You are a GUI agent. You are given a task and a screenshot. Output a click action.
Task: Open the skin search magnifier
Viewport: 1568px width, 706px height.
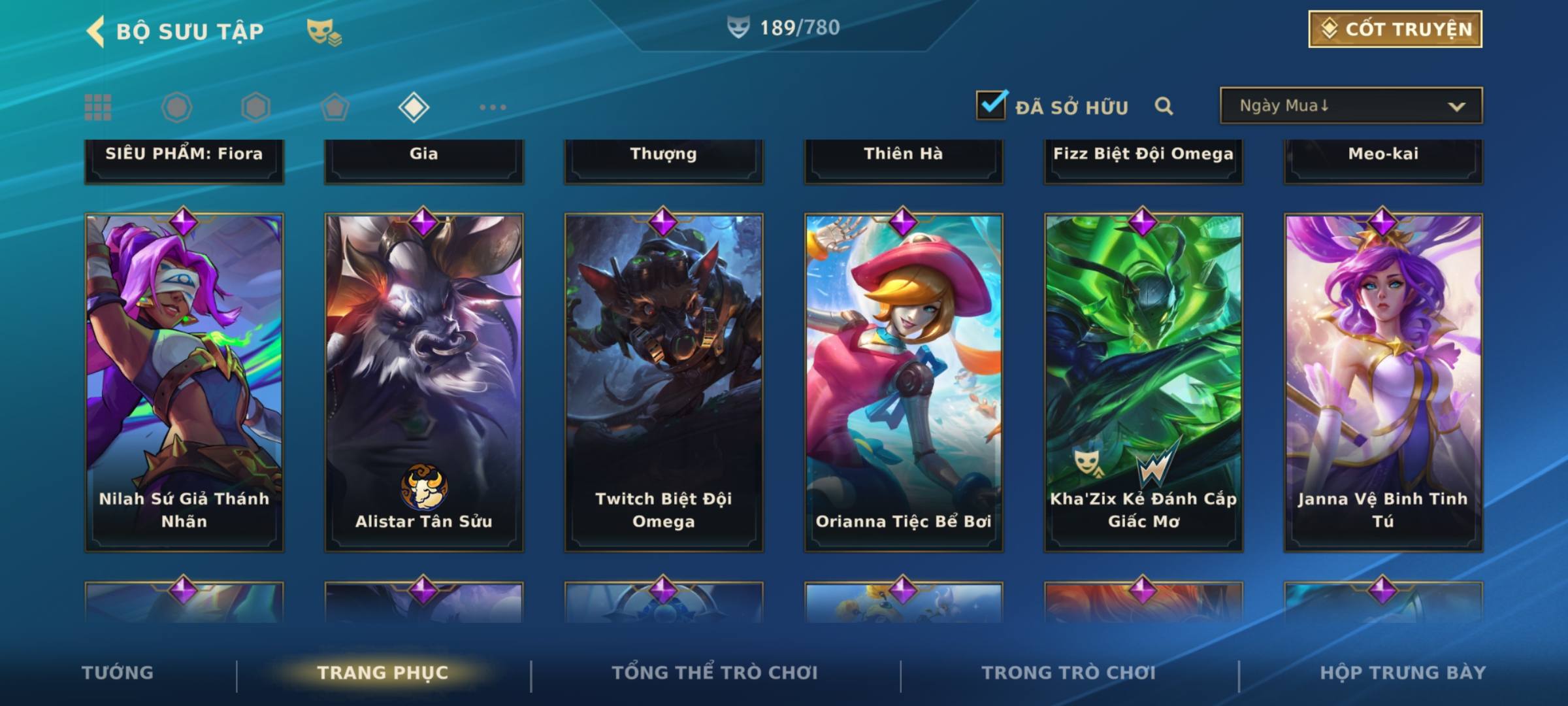1164,106
